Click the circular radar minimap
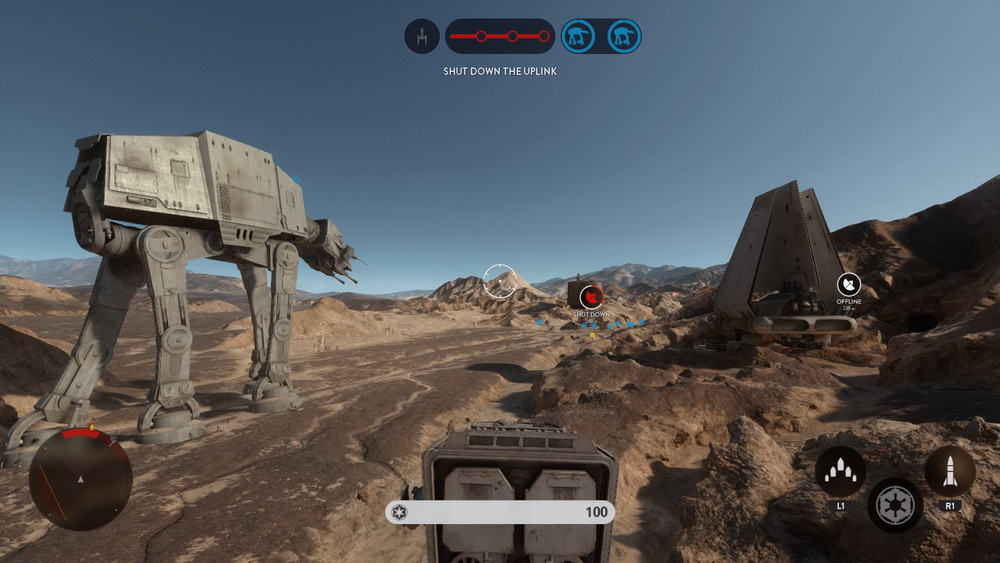 click(80, 479)
